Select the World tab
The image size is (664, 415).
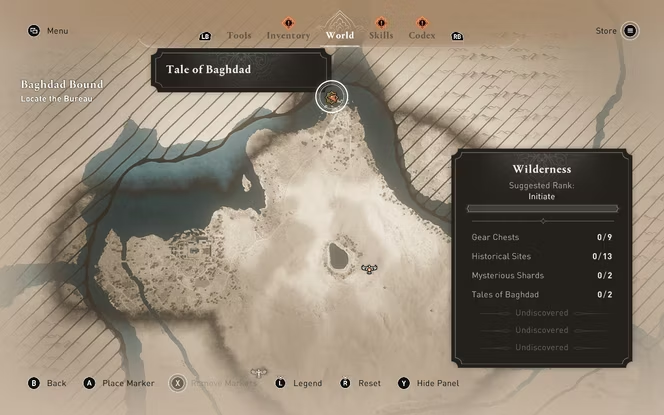(339, 36)
